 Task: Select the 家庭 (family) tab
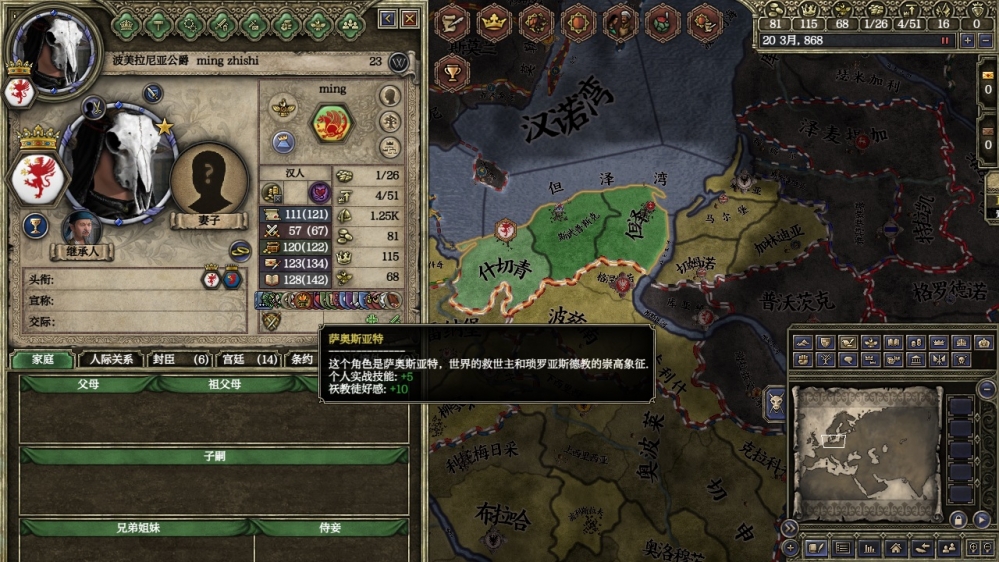tap(42, 359)
